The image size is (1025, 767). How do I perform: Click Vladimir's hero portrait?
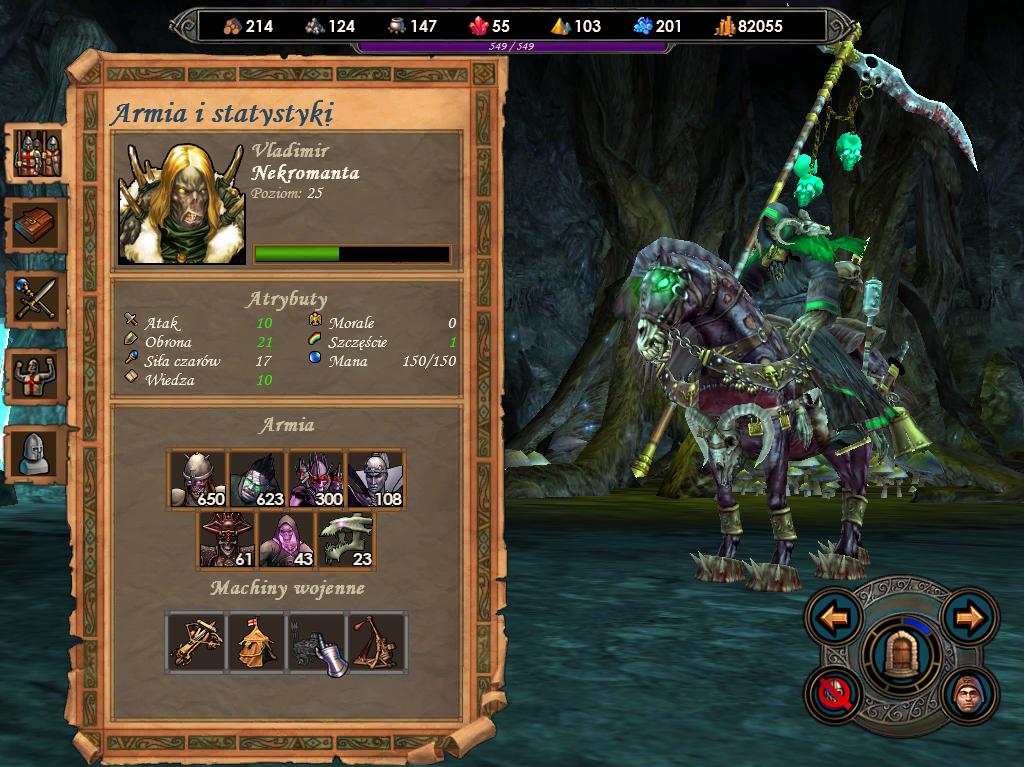click(181, 204)
